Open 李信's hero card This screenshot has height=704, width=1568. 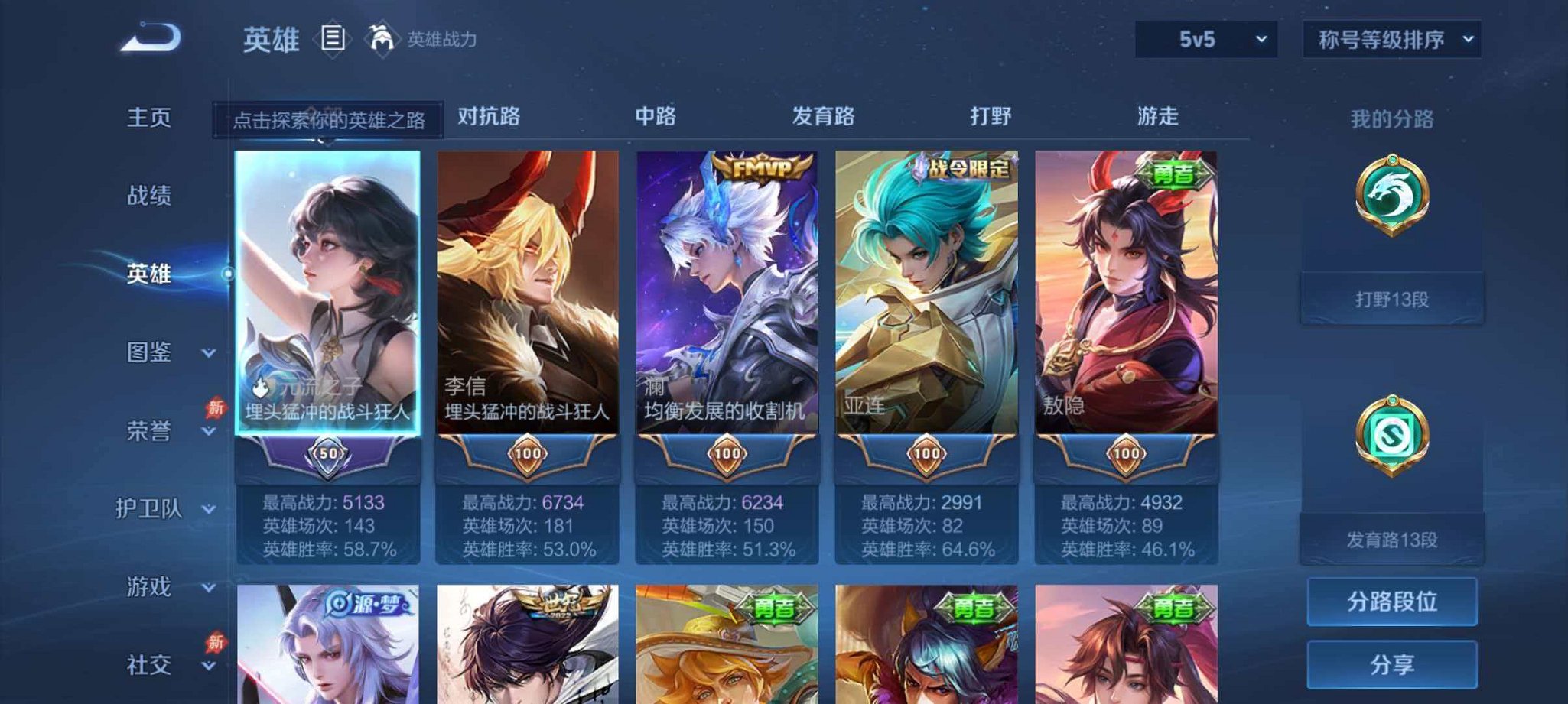(x=528, y=306)
